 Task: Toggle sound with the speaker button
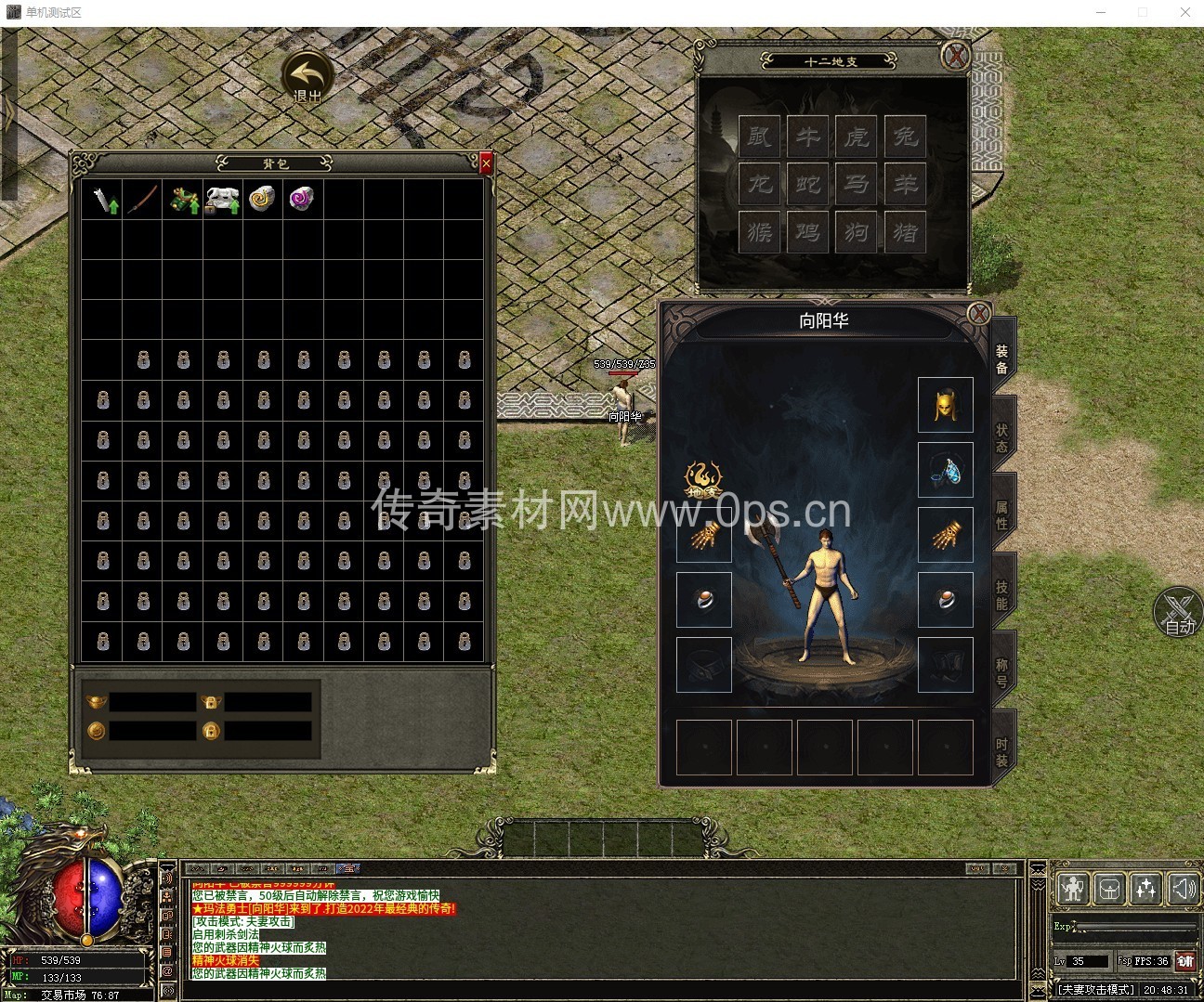click(x=1183, y=889)
